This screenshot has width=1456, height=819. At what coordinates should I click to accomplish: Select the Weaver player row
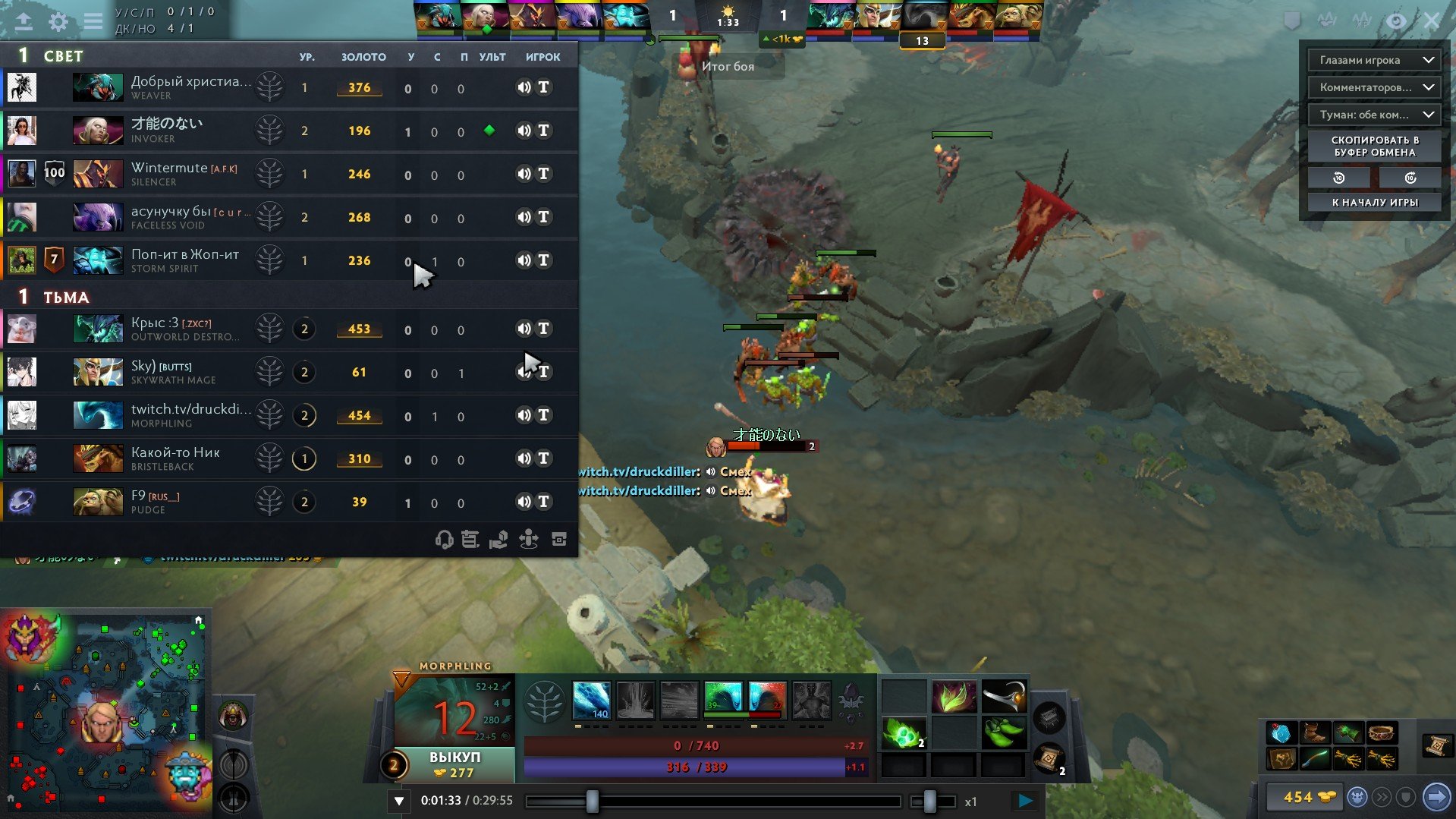point(190,87)
